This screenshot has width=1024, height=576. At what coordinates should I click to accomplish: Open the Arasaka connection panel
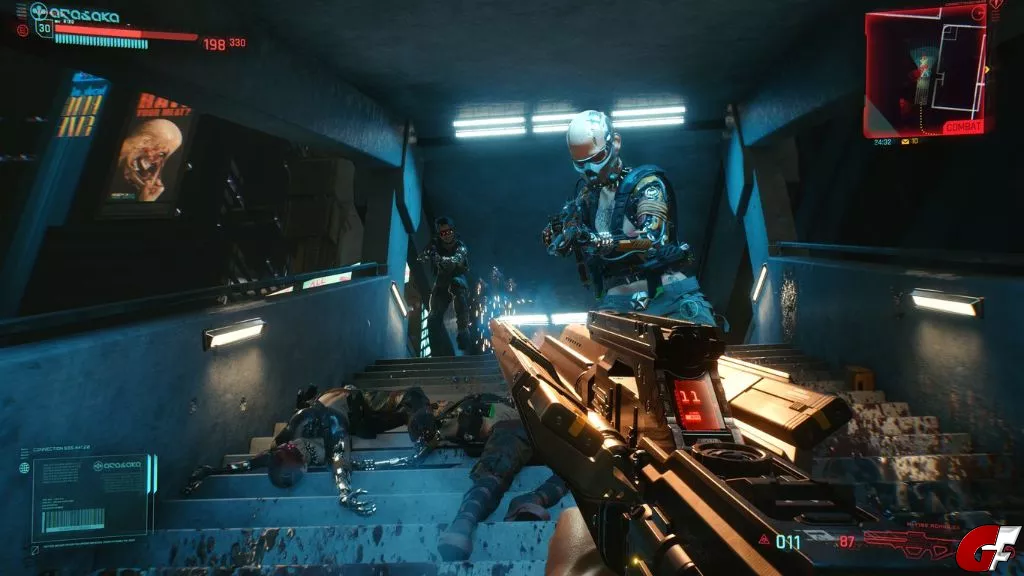coord(90,495)
